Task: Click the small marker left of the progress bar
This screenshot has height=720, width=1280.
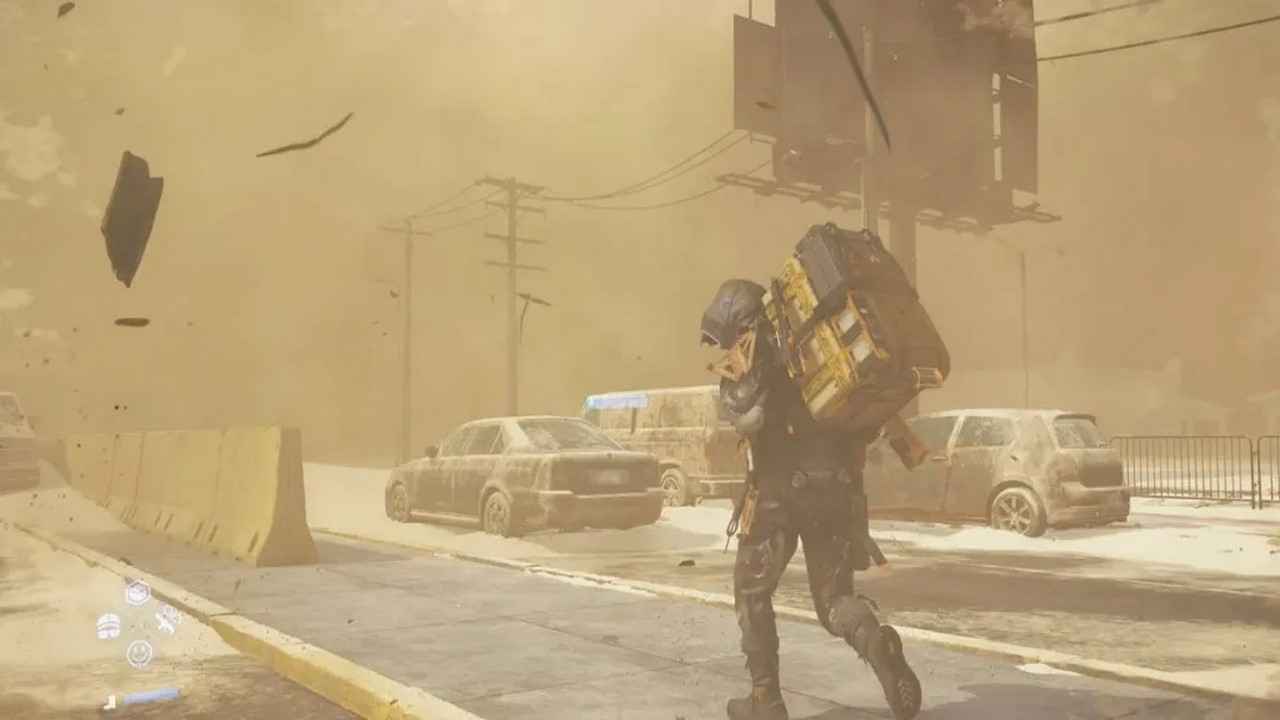Action: click(x=110, y=701)
